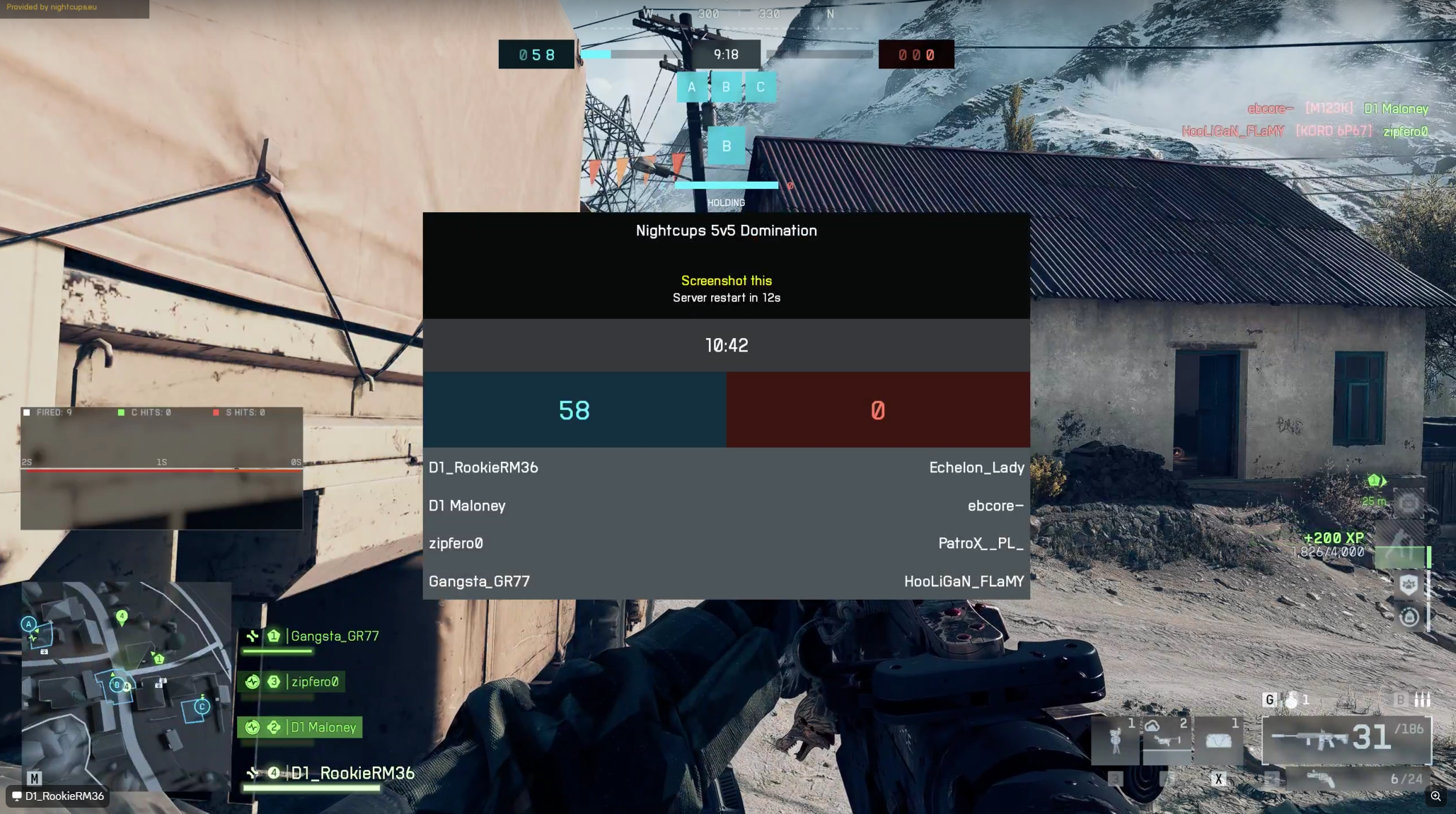Select ebcore- on scoreboard

[995, 506]
